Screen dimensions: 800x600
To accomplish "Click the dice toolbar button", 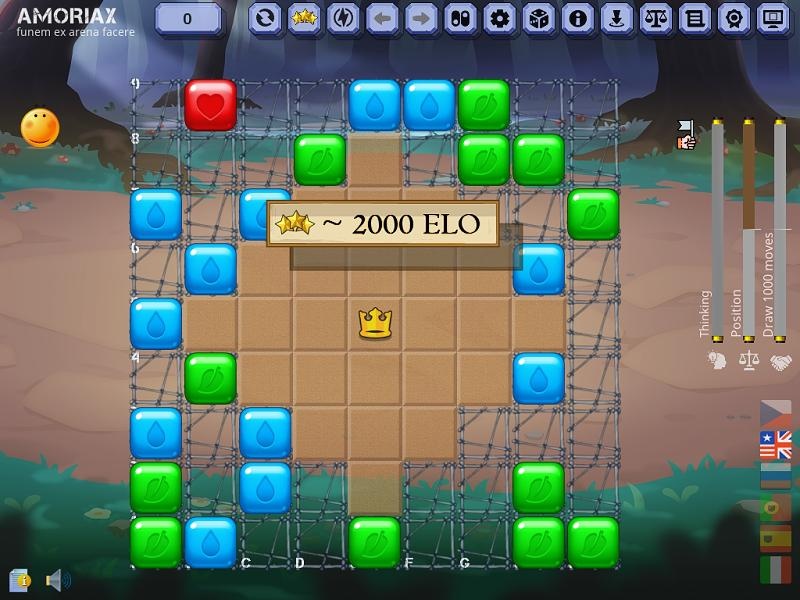I will 538,18.
